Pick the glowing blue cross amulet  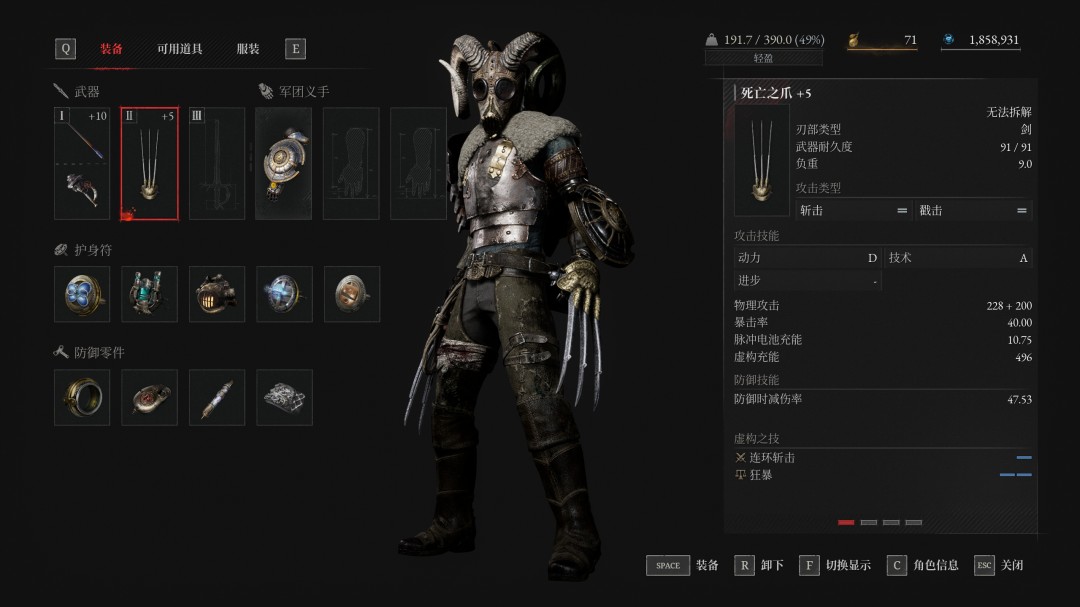[x=283, y=294]
